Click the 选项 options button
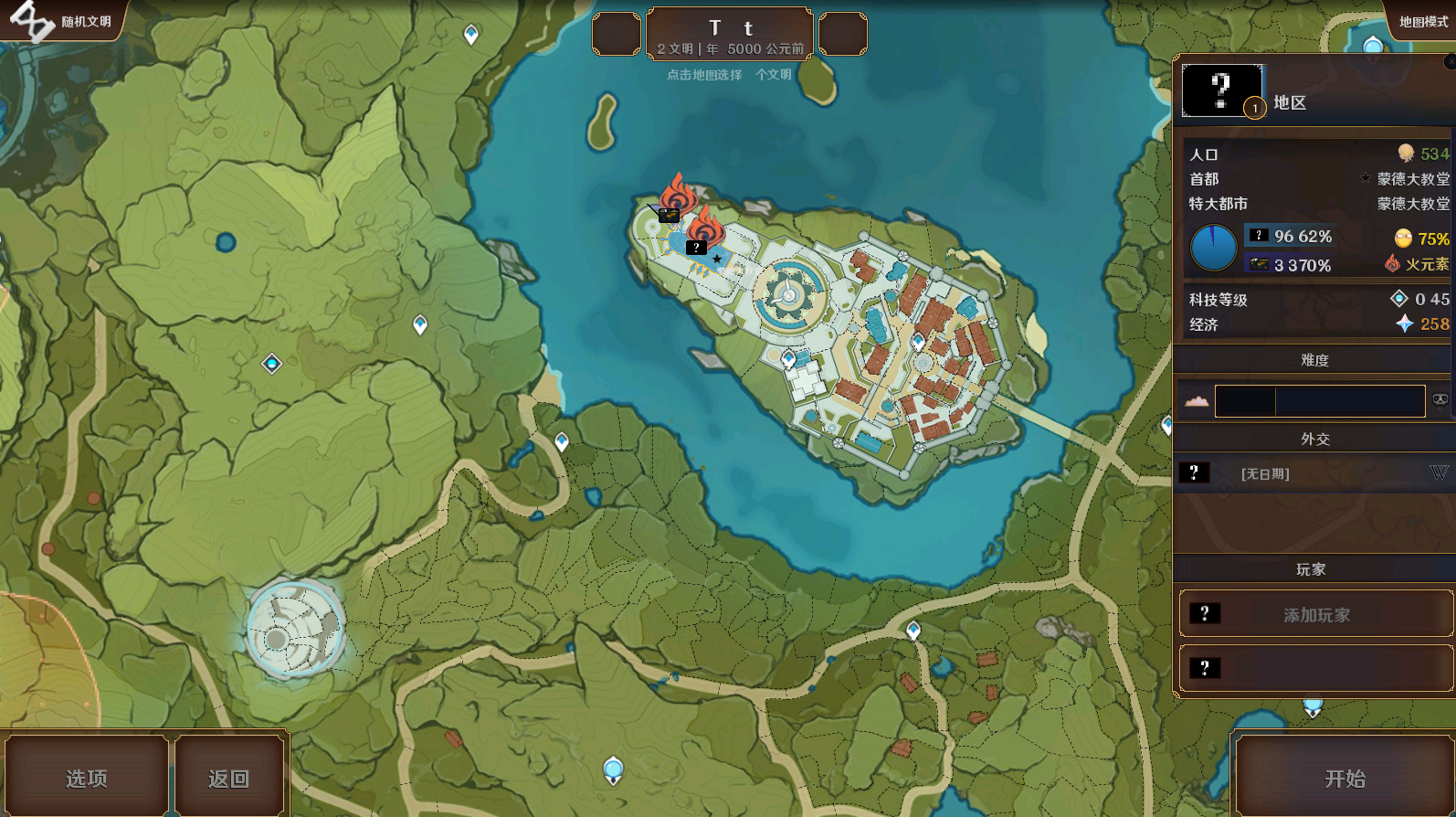The width and height of the screenshot is (1456, 817). point(87,778)
